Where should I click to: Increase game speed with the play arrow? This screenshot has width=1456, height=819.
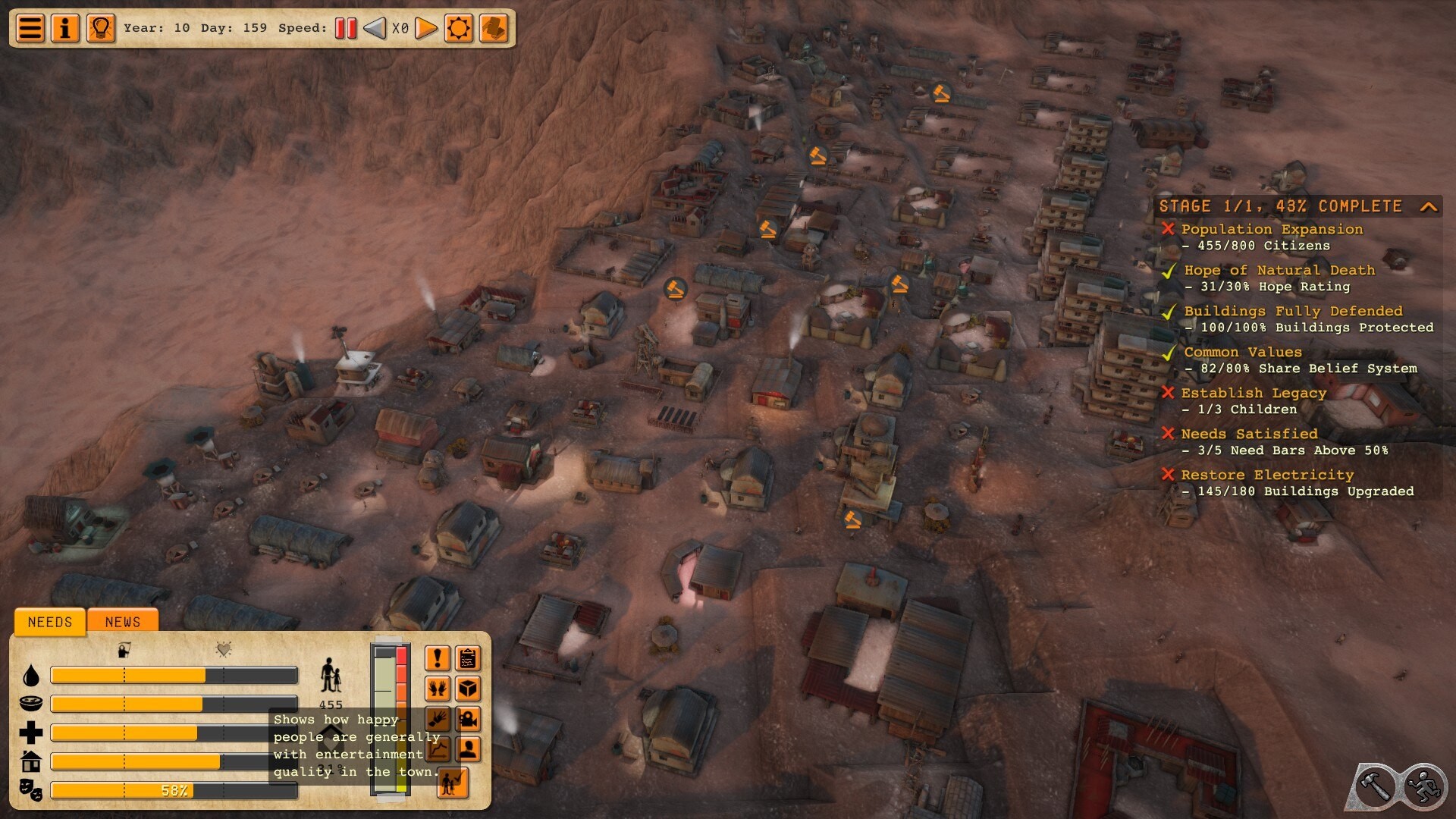(427, 28)
